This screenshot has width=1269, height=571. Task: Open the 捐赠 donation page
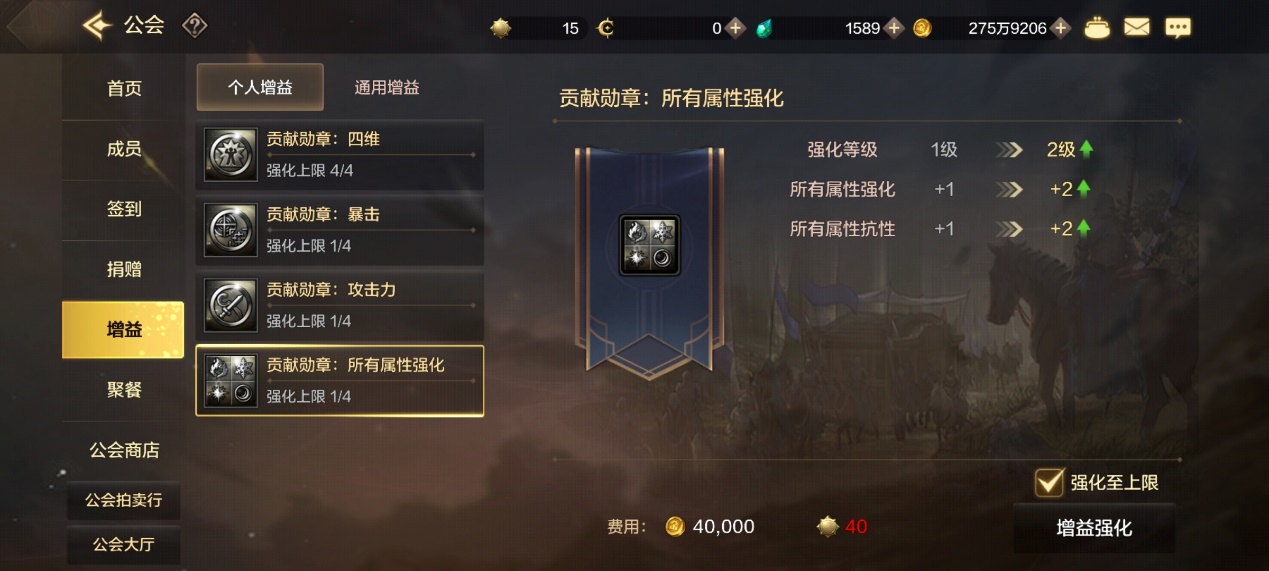[124, 269]
